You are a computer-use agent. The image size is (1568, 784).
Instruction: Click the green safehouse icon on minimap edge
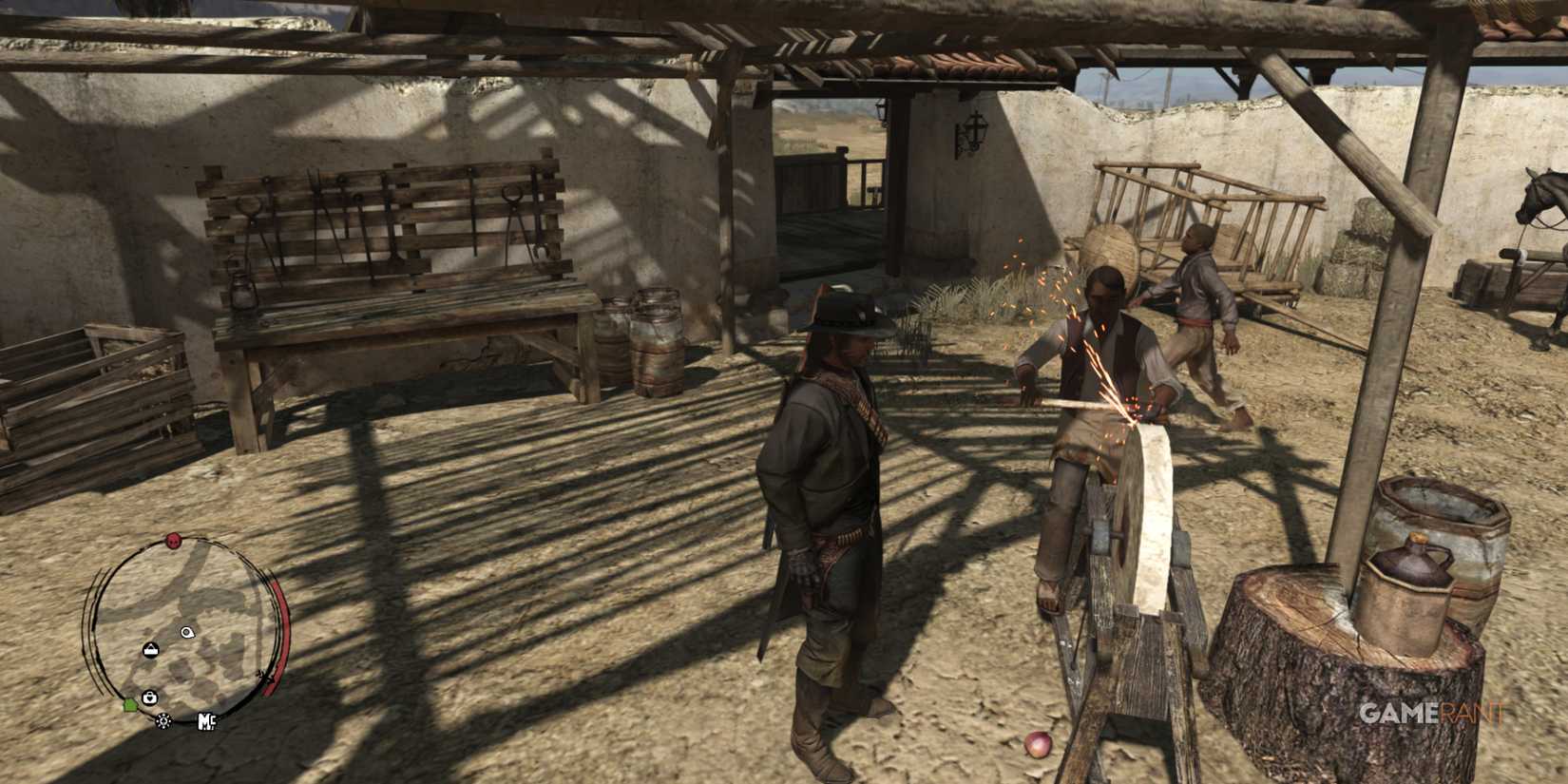coord(131,705)
